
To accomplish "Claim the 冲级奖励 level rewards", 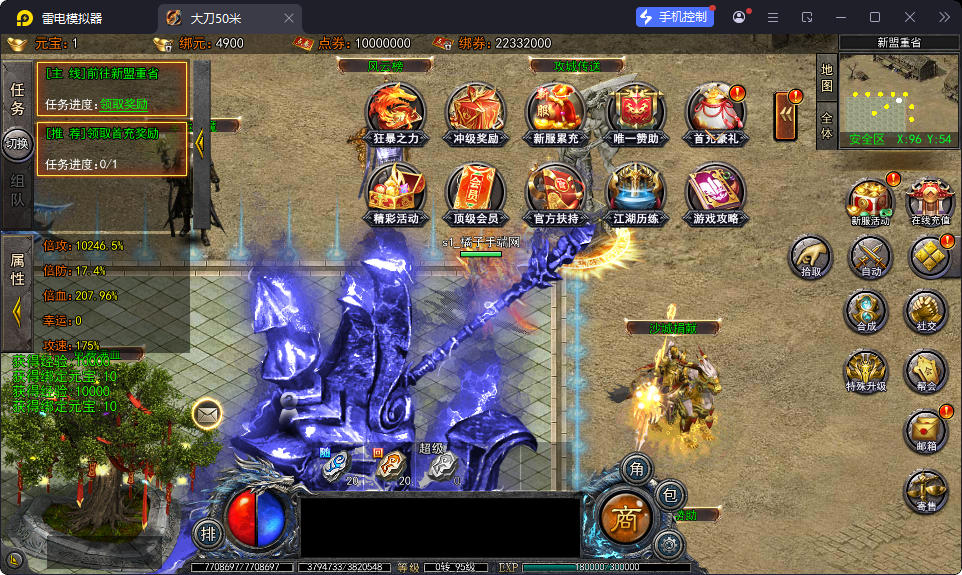I will point(475,112).
